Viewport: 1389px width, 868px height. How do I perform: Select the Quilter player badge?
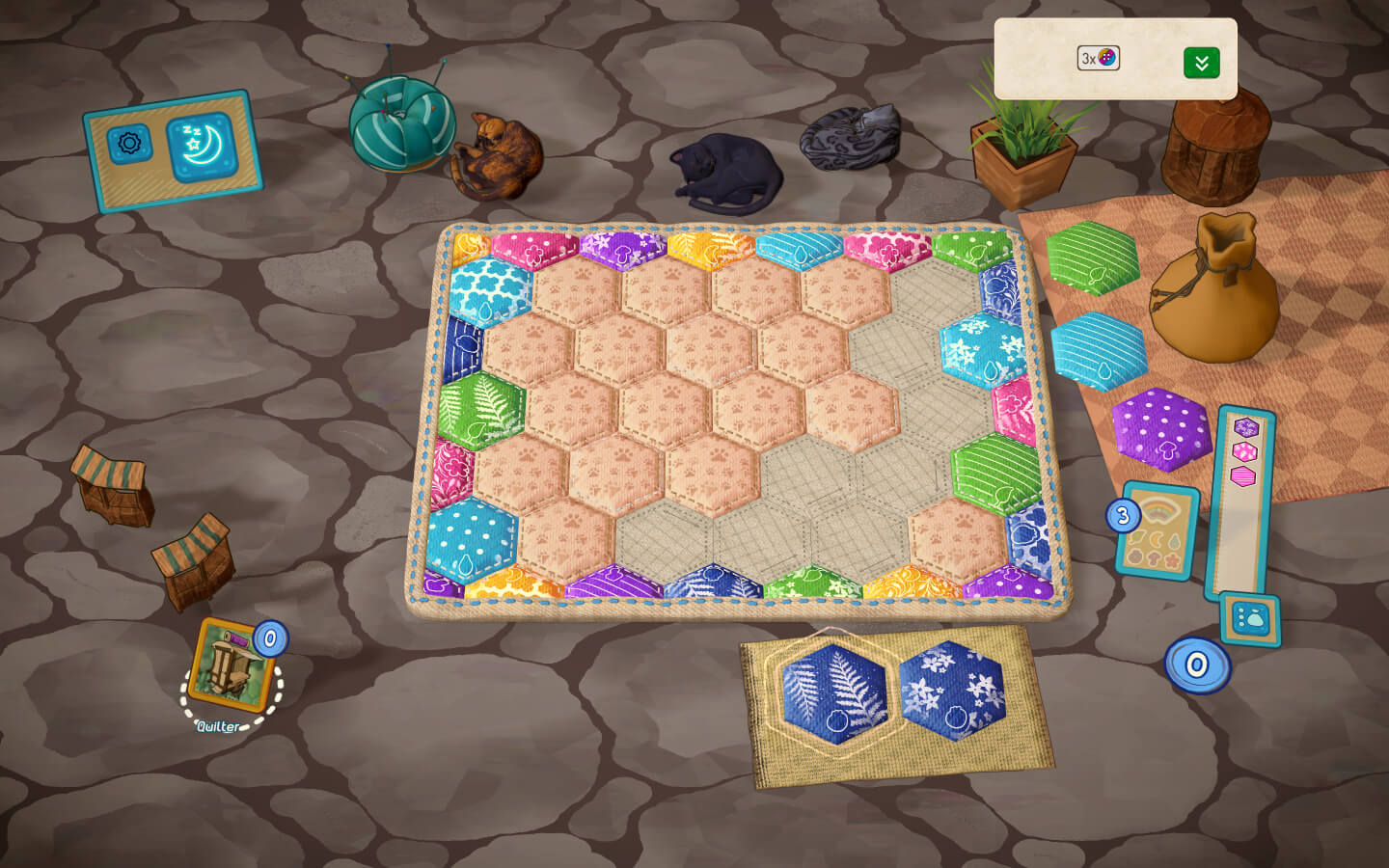231,666
